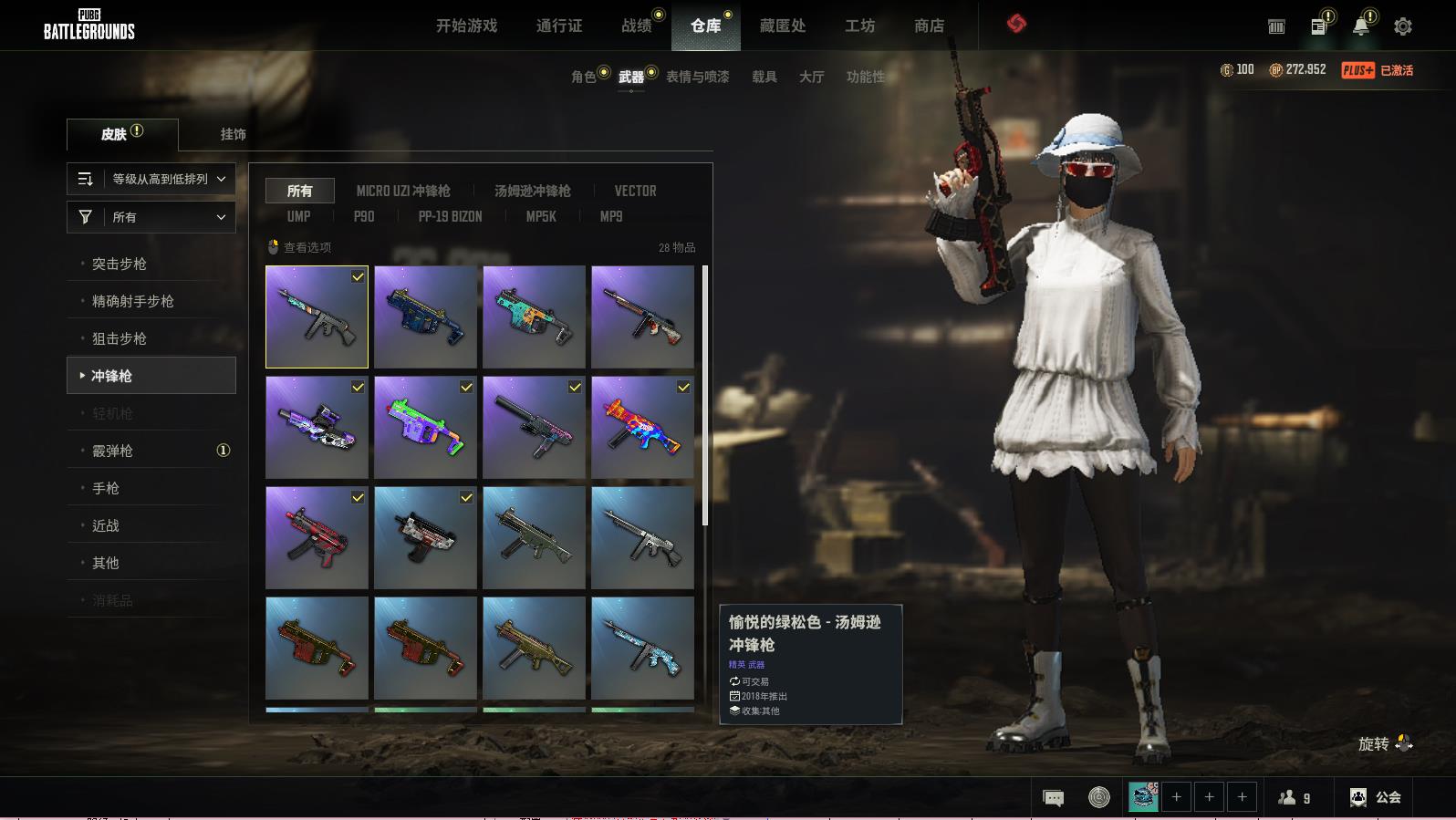This screenshot has width=1456, height=820.
Task: Open the 开始游戏 menu
Action: coord(466,26)
